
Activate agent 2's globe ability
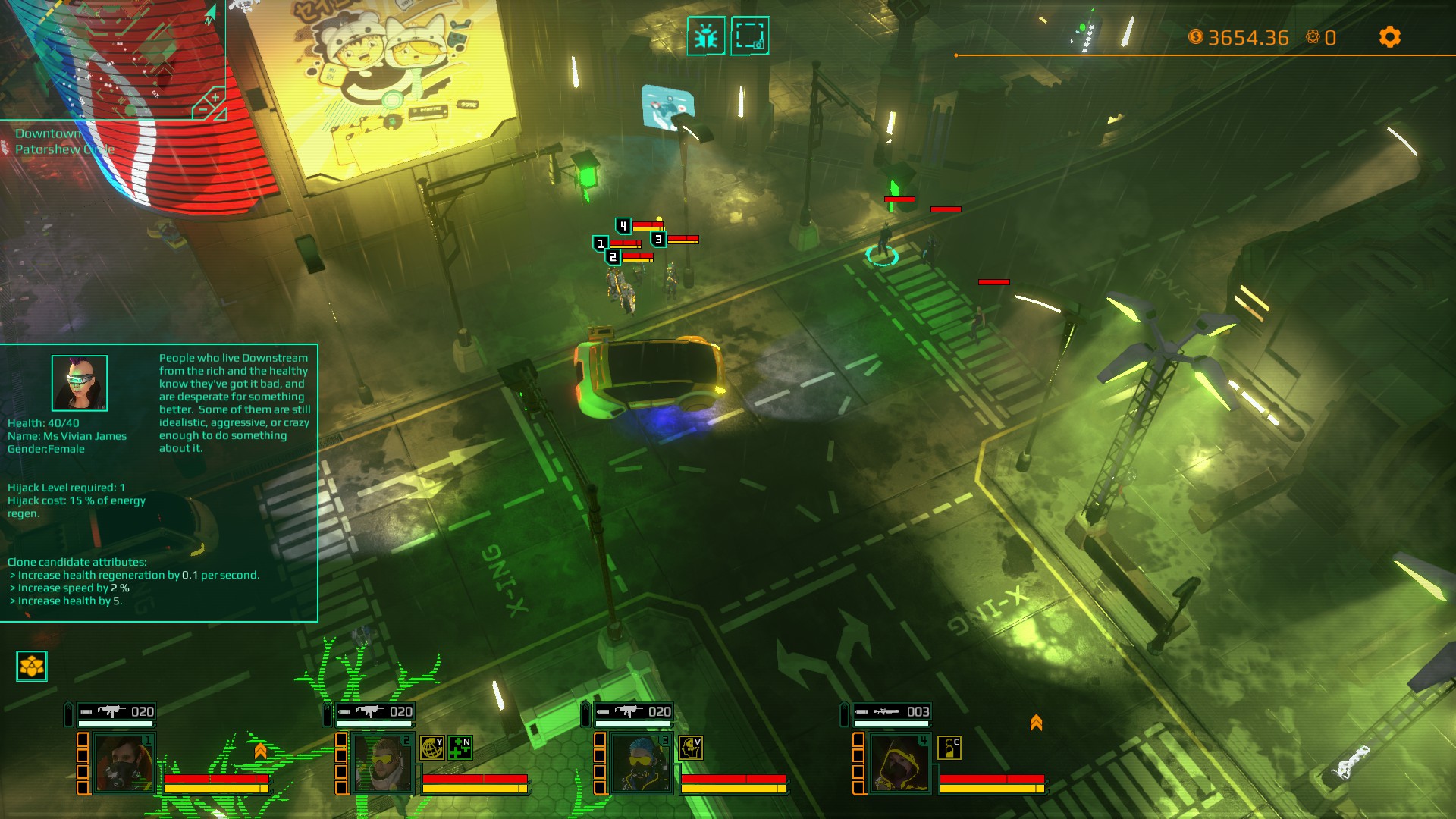[432, 748]
